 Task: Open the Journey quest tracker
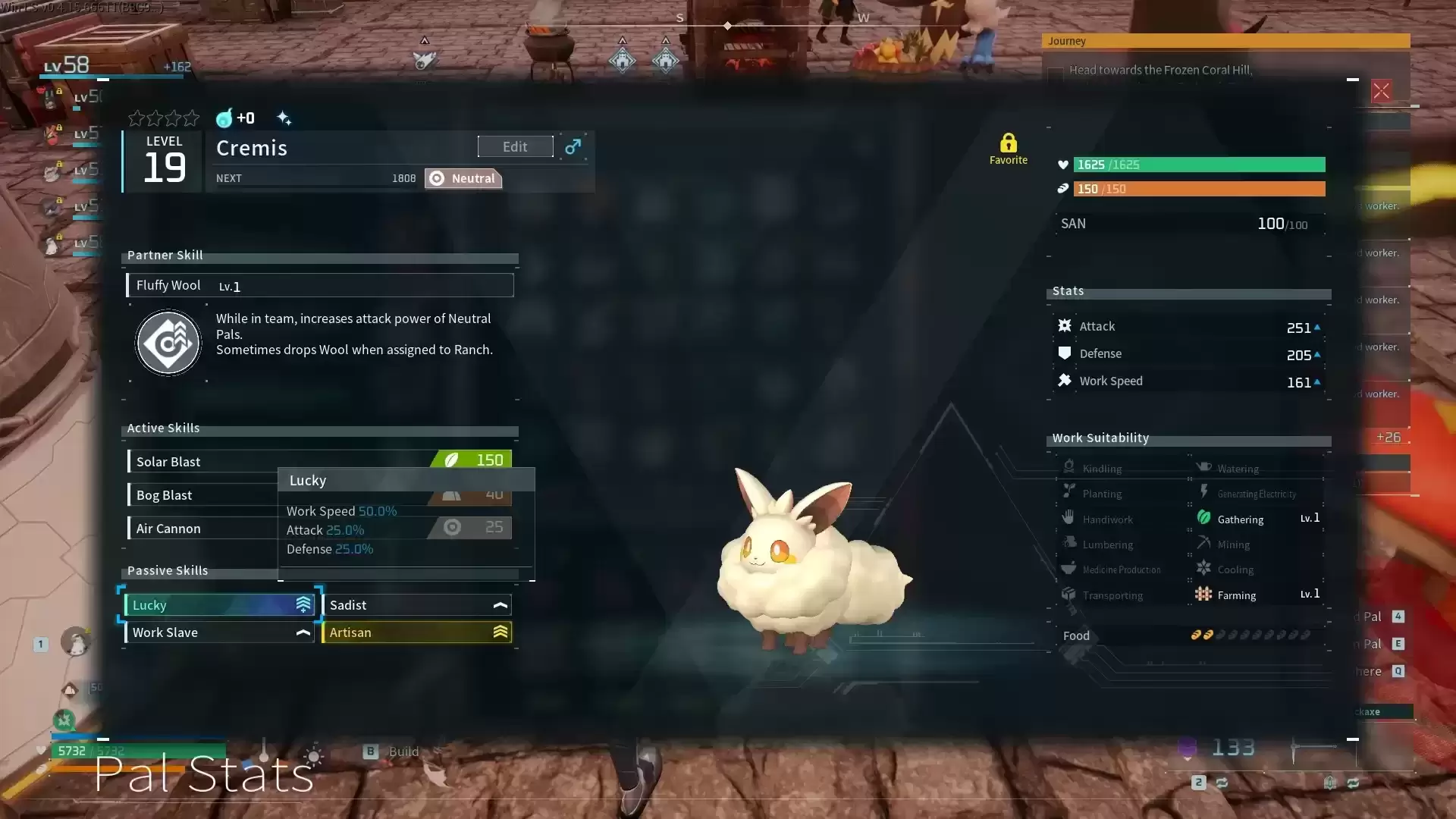click(x=1225, y=41)
